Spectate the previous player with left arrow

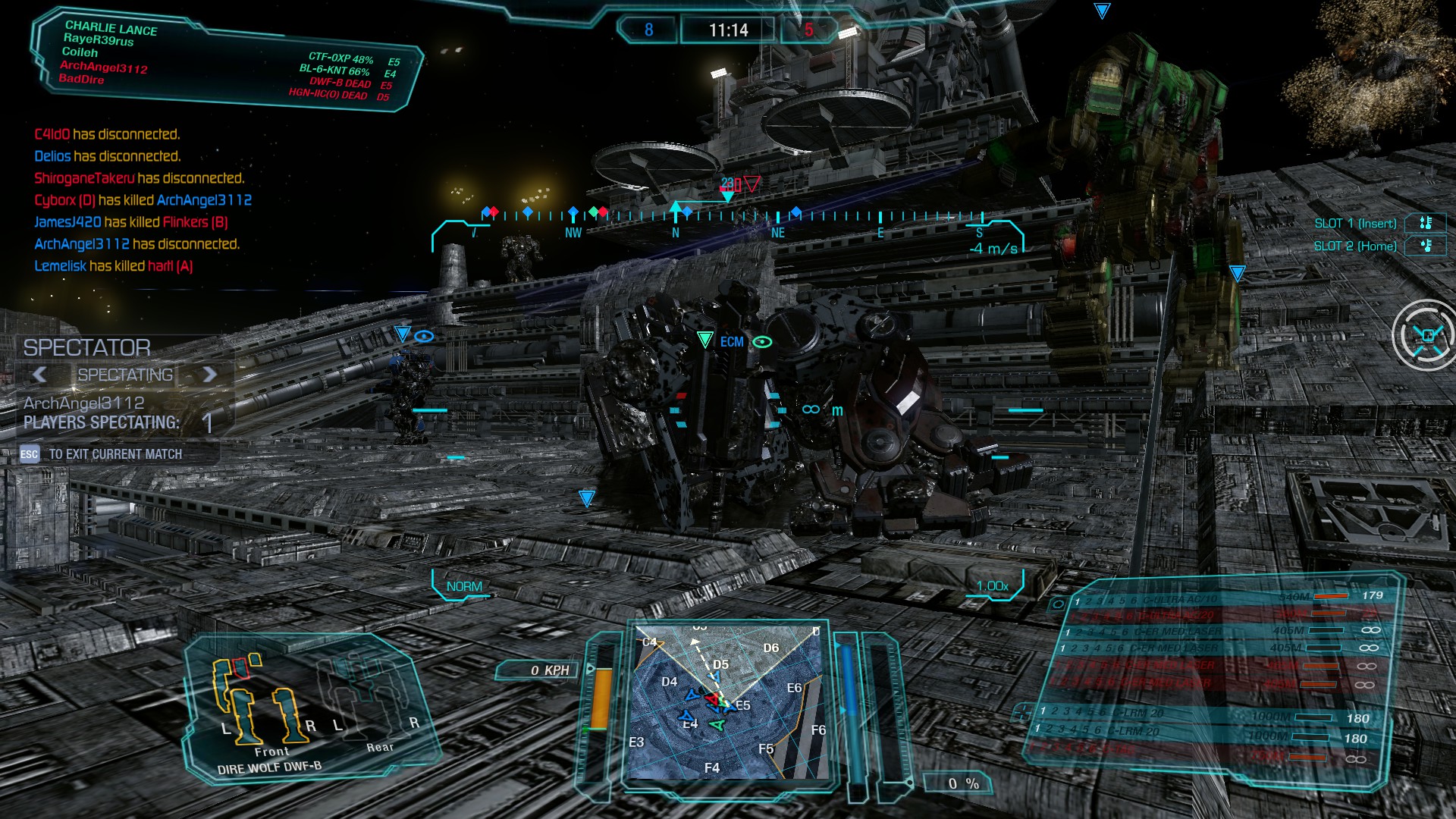tap(39, 374)
